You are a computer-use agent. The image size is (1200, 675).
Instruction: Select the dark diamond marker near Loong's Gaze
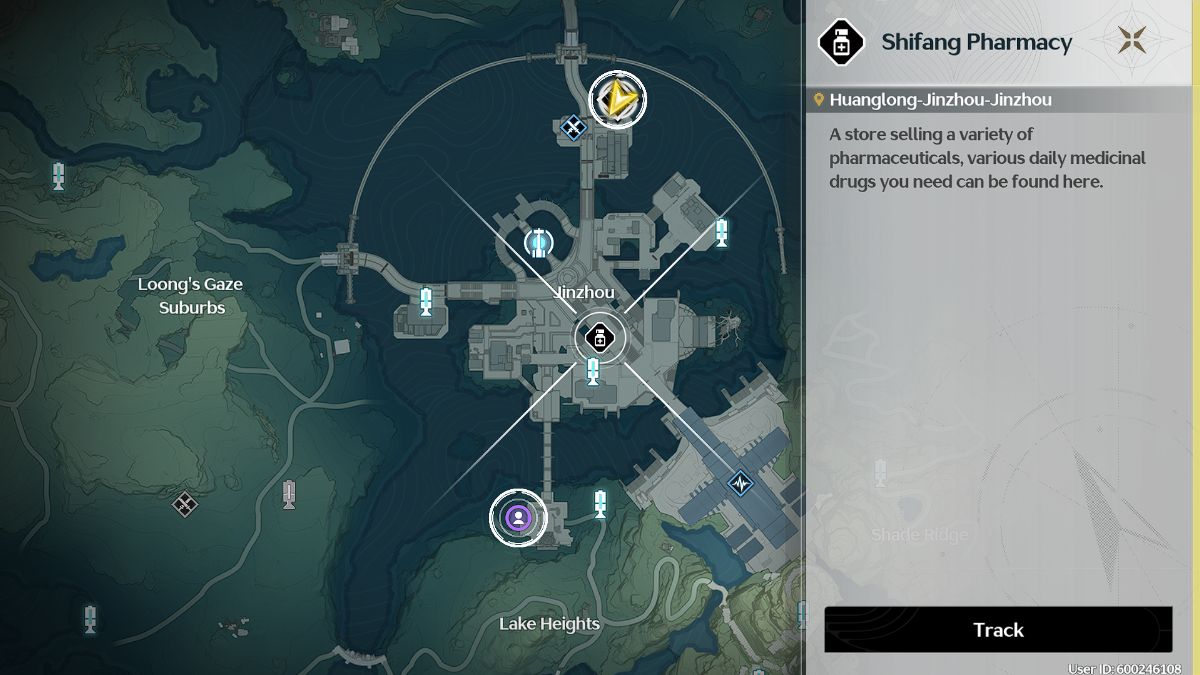[x=184, y=503]
